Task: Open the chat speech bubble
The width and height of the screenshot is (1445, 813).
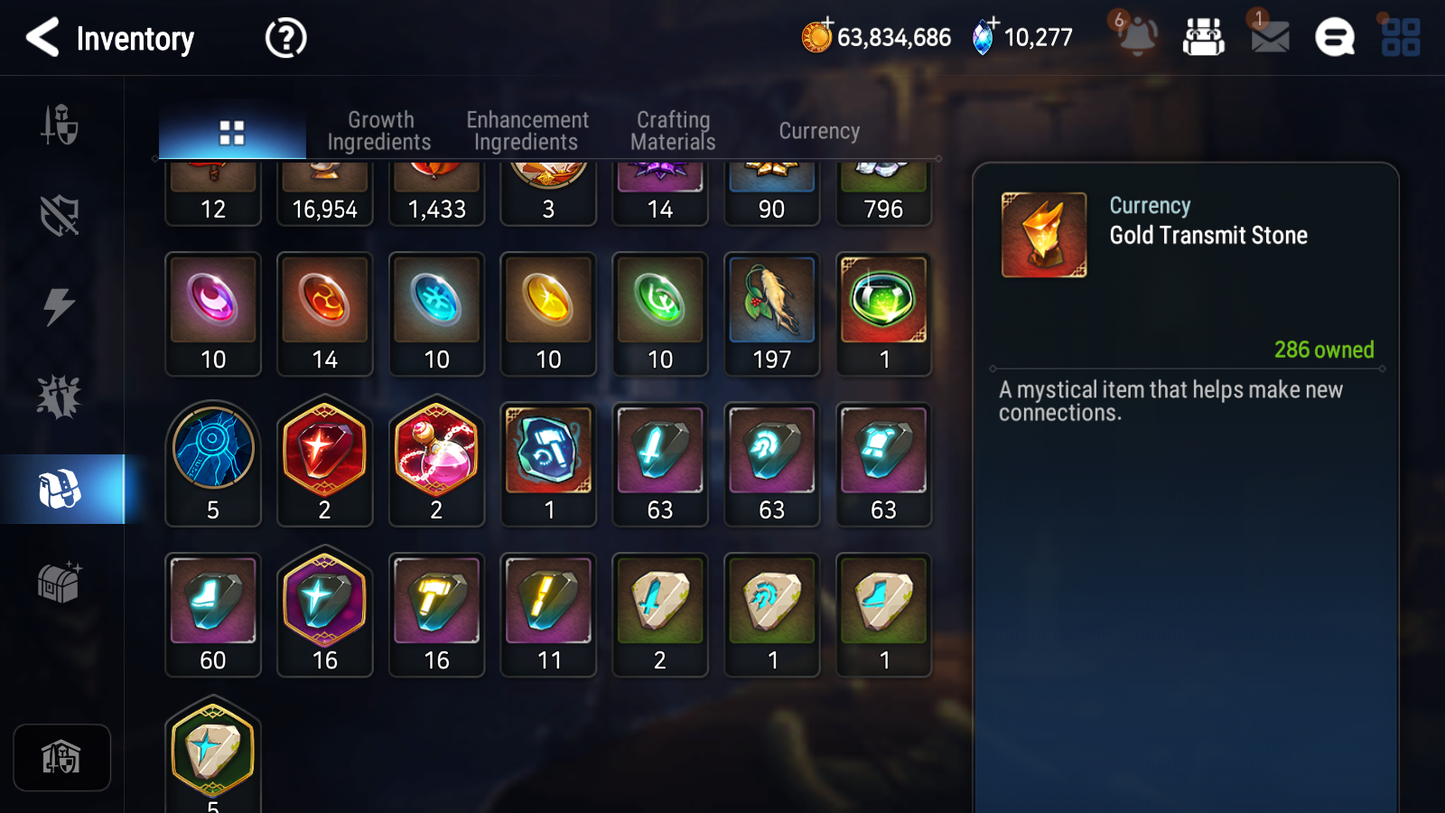Action: click(x=1334, y=38)
